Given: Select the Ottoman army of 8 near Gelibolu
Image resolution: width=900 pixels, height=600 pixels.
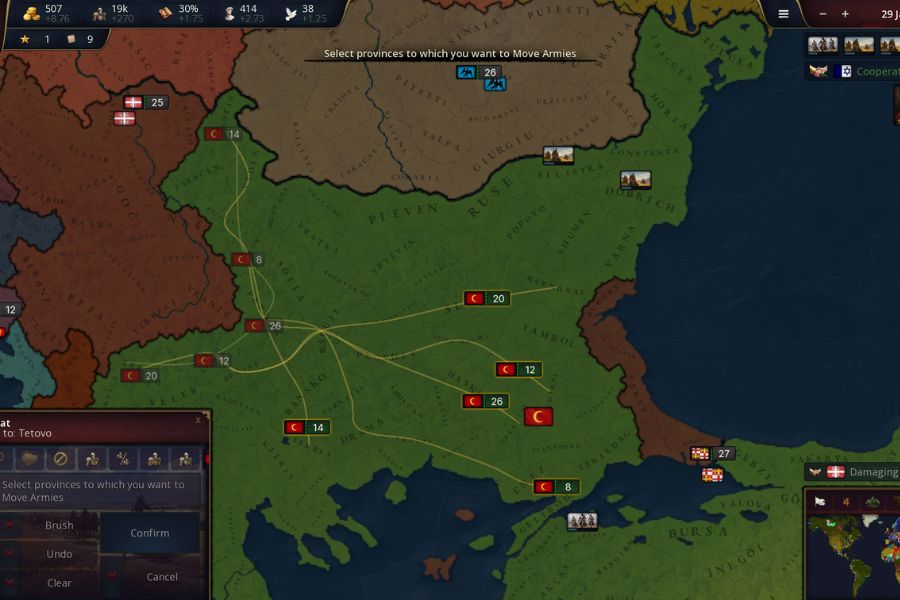Looking at the screenshot, I should pyautogui.click(x=557, y=487).
